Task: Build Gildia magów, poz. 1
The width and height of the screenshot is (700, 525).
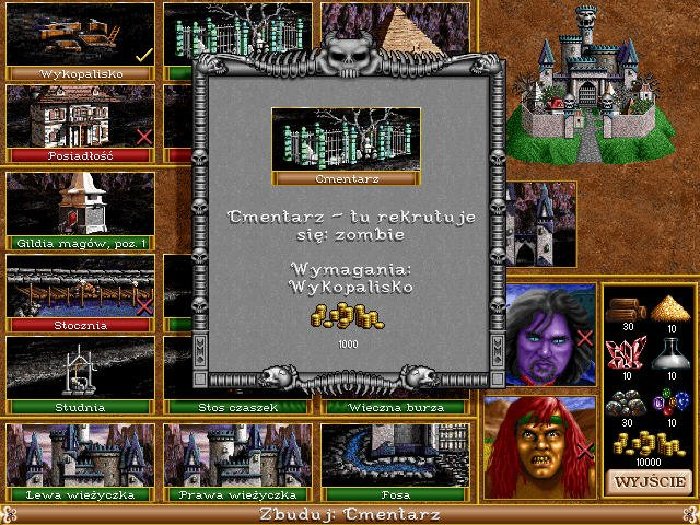Action: 80,208
